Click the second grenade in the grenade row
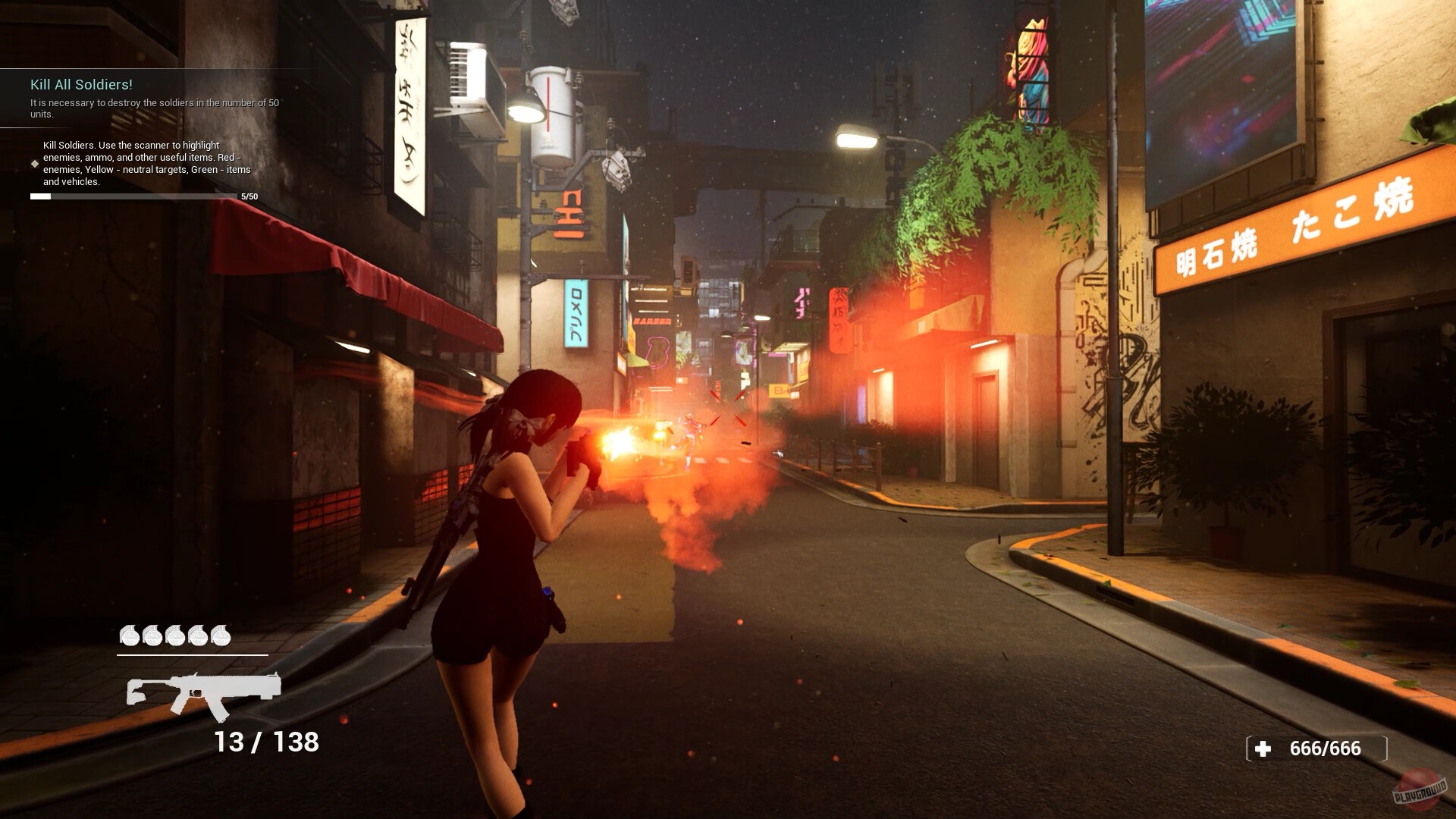Screen dimensions: 1456x819 152,637
